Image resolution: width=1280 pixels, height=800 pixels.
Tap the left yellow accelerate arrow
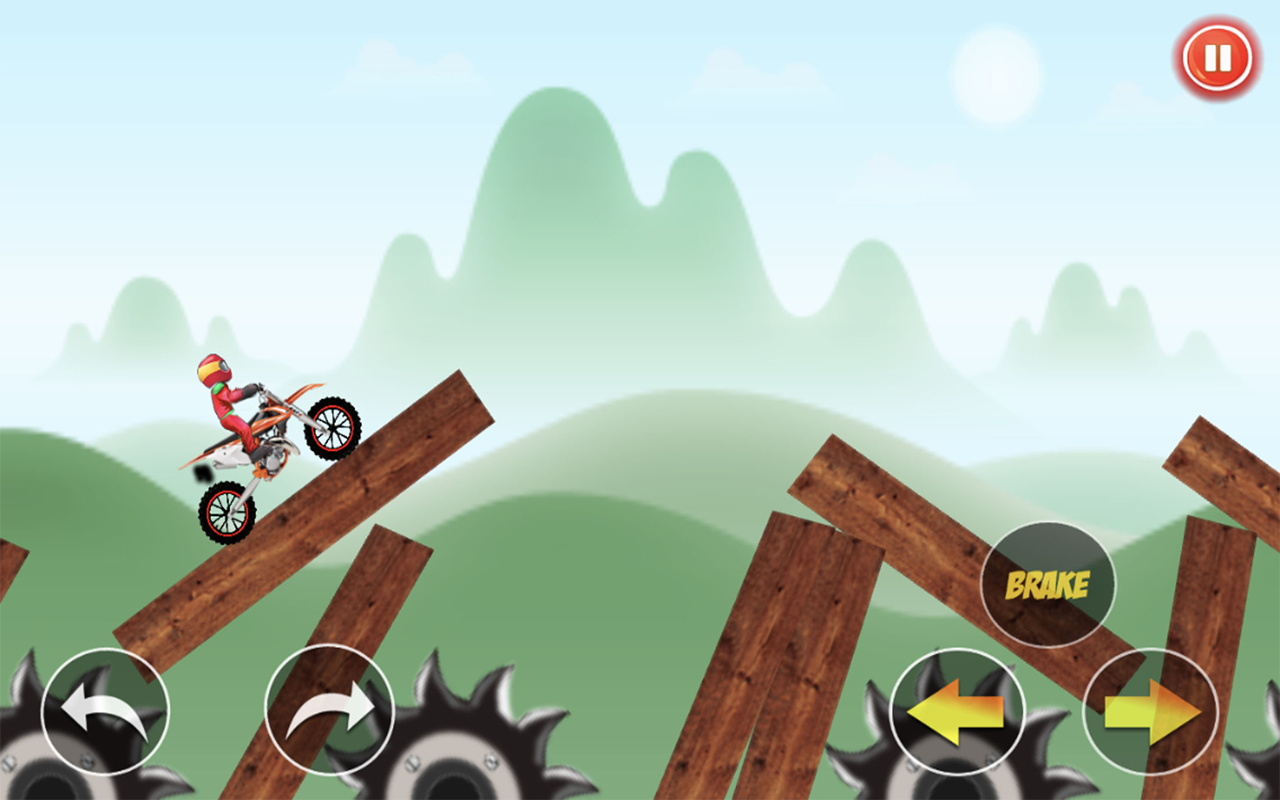[957, 712]
